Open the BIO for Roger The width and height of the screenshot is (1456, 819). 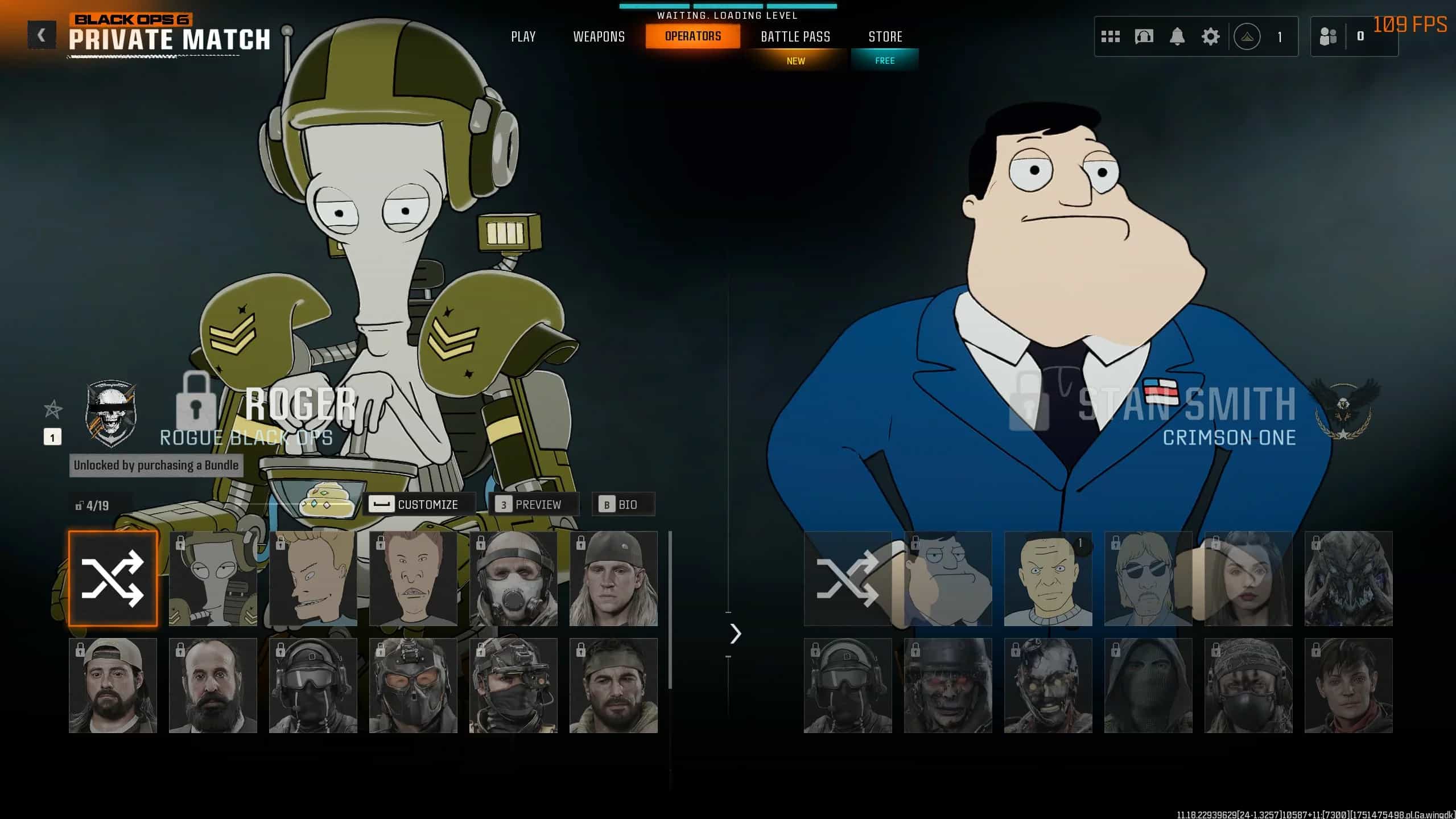(624, 504)
